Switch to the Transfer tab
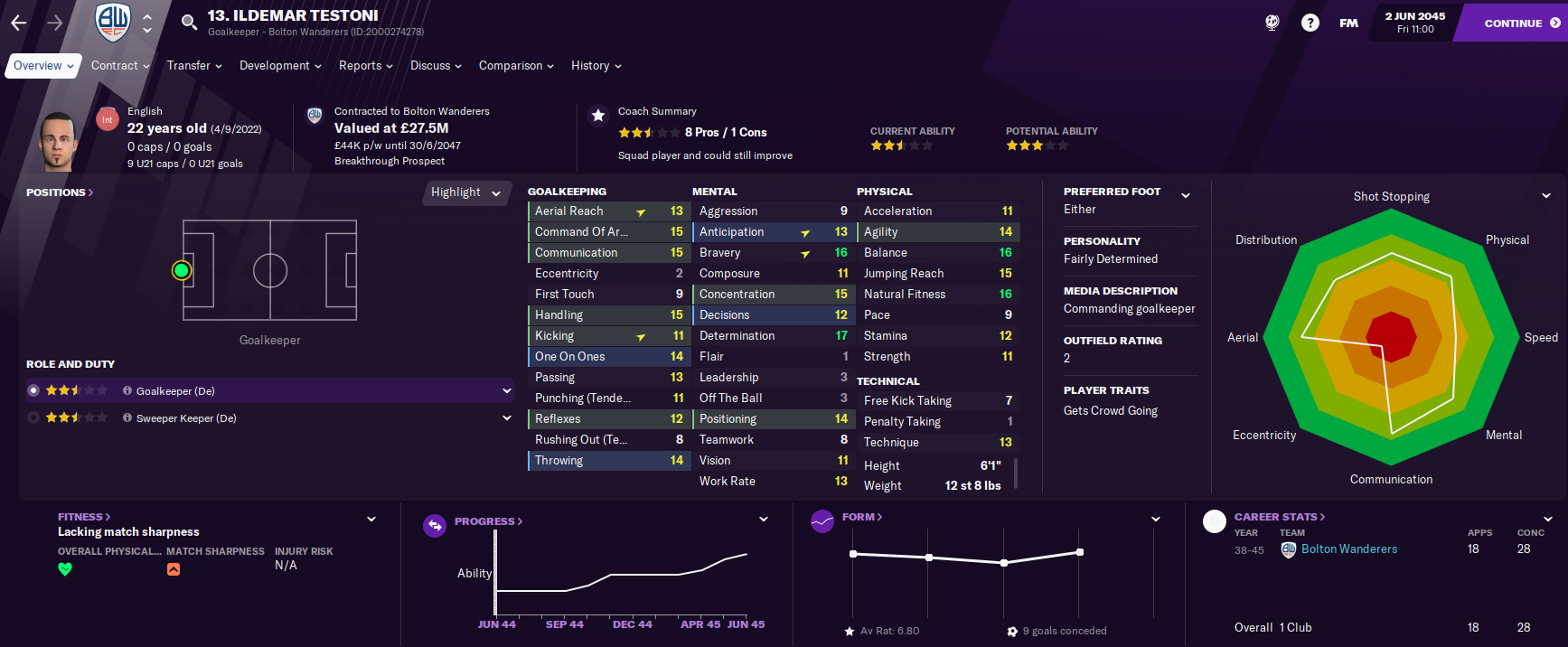The image size is (1568, 647). tap(194, 66)
